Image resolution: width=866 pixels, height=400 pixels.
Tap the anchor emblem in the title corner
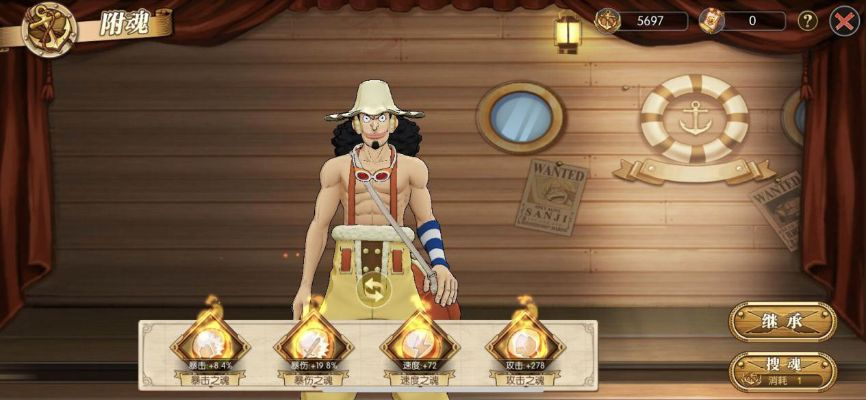[x=49, y=27]
